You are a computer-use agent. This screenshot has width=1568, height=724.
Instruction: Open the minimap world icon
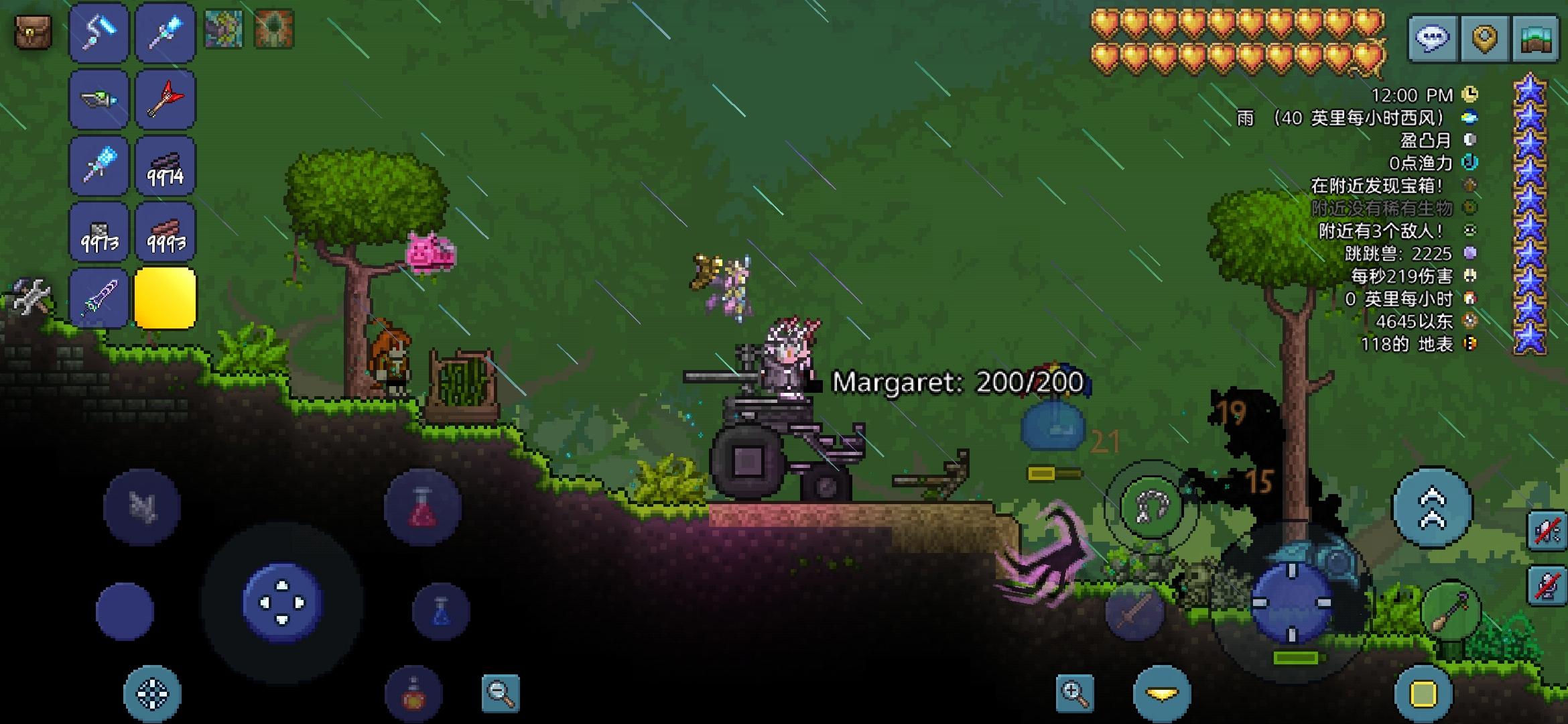(1535, 38)
